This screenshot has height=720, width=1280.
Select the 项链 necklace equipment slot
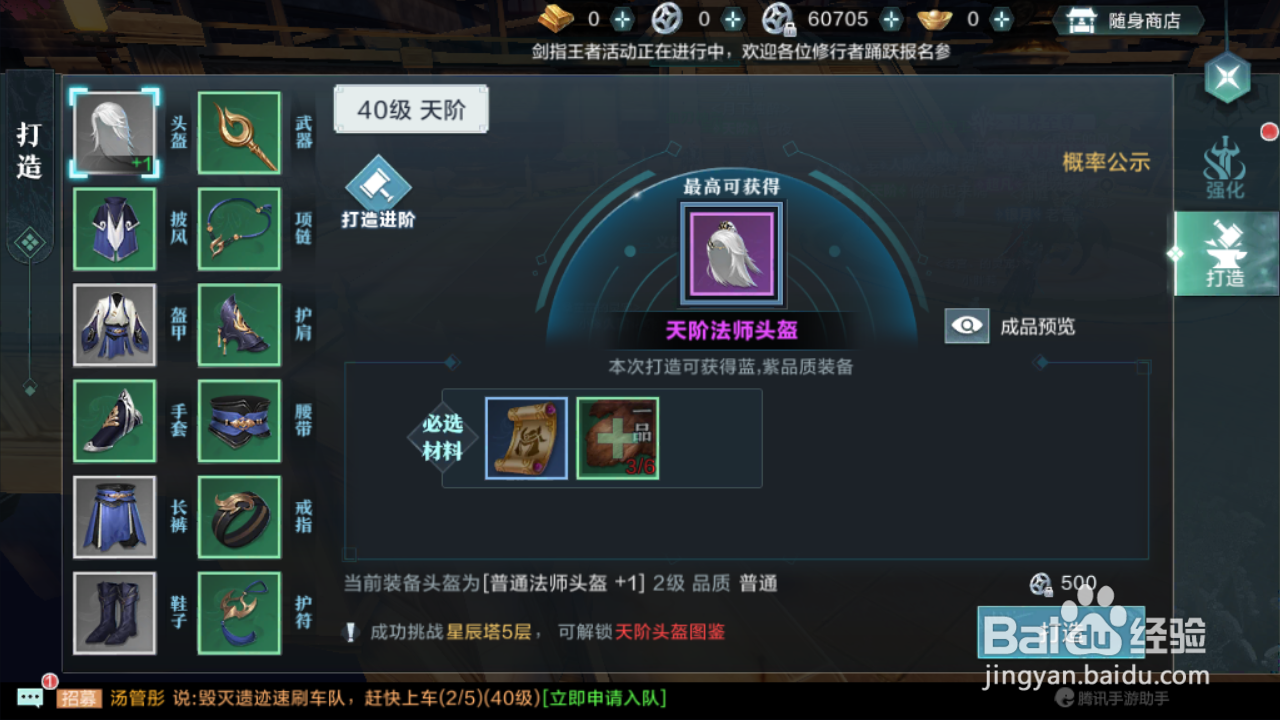238,228
